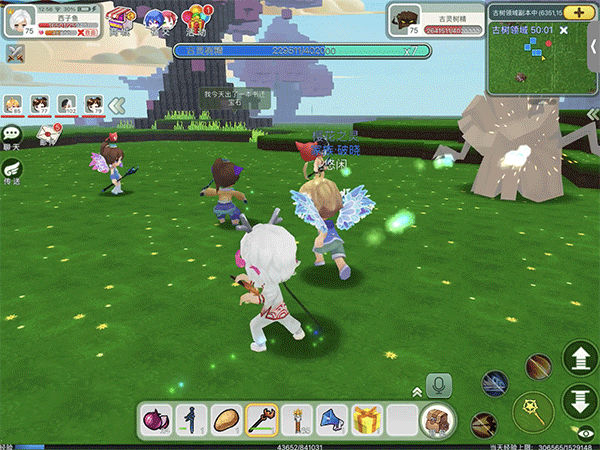Open the shop stall icon
This screenshot has height=450, width=600.
coord(123,20)
